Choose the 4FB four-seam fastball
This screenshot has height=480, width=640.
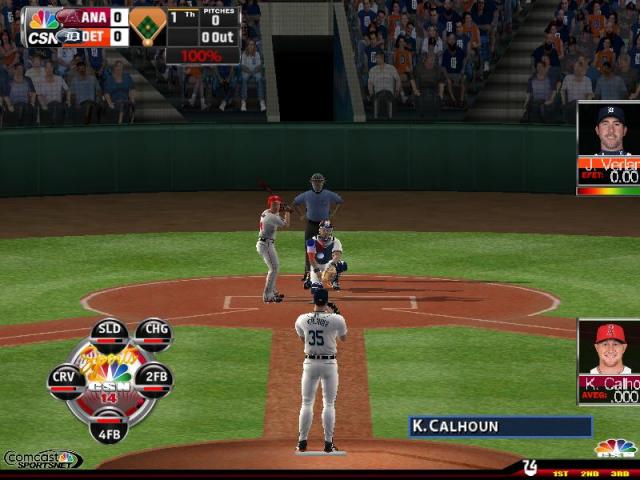coord(109,426)
